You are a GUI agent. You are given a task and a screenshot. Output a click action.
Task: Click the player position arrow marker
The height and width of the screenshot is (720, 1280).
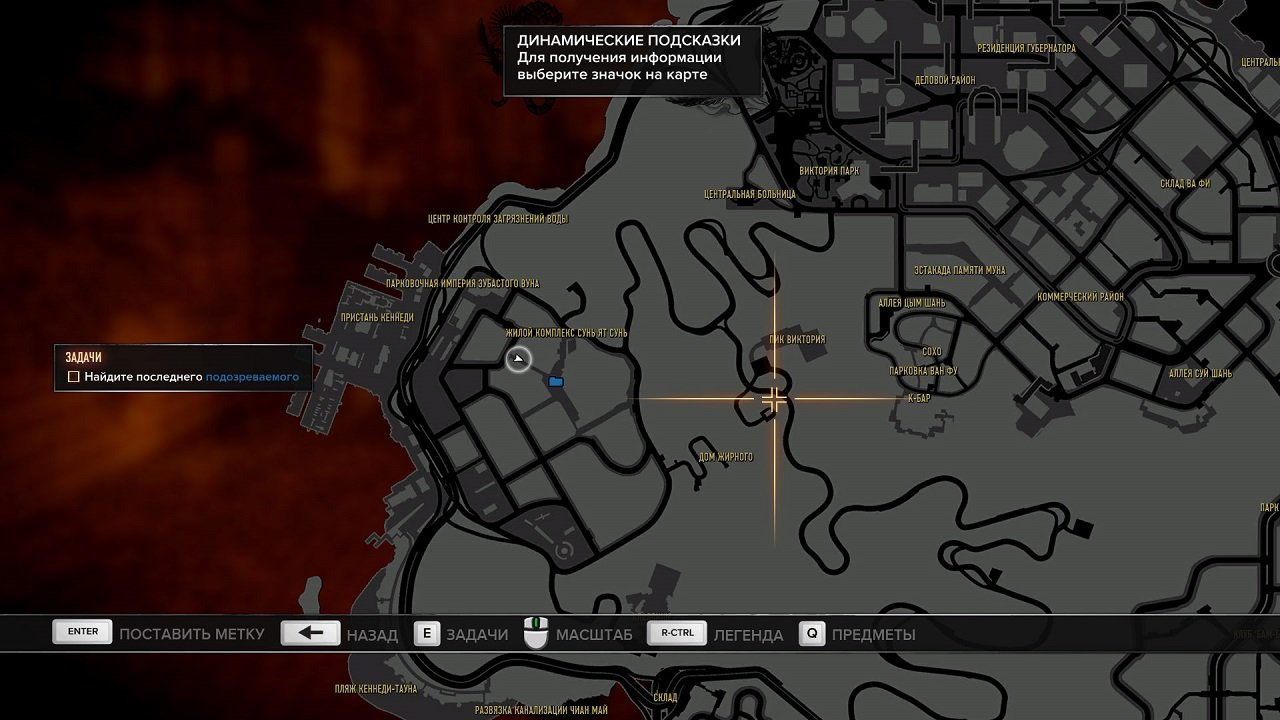point(518,359)
